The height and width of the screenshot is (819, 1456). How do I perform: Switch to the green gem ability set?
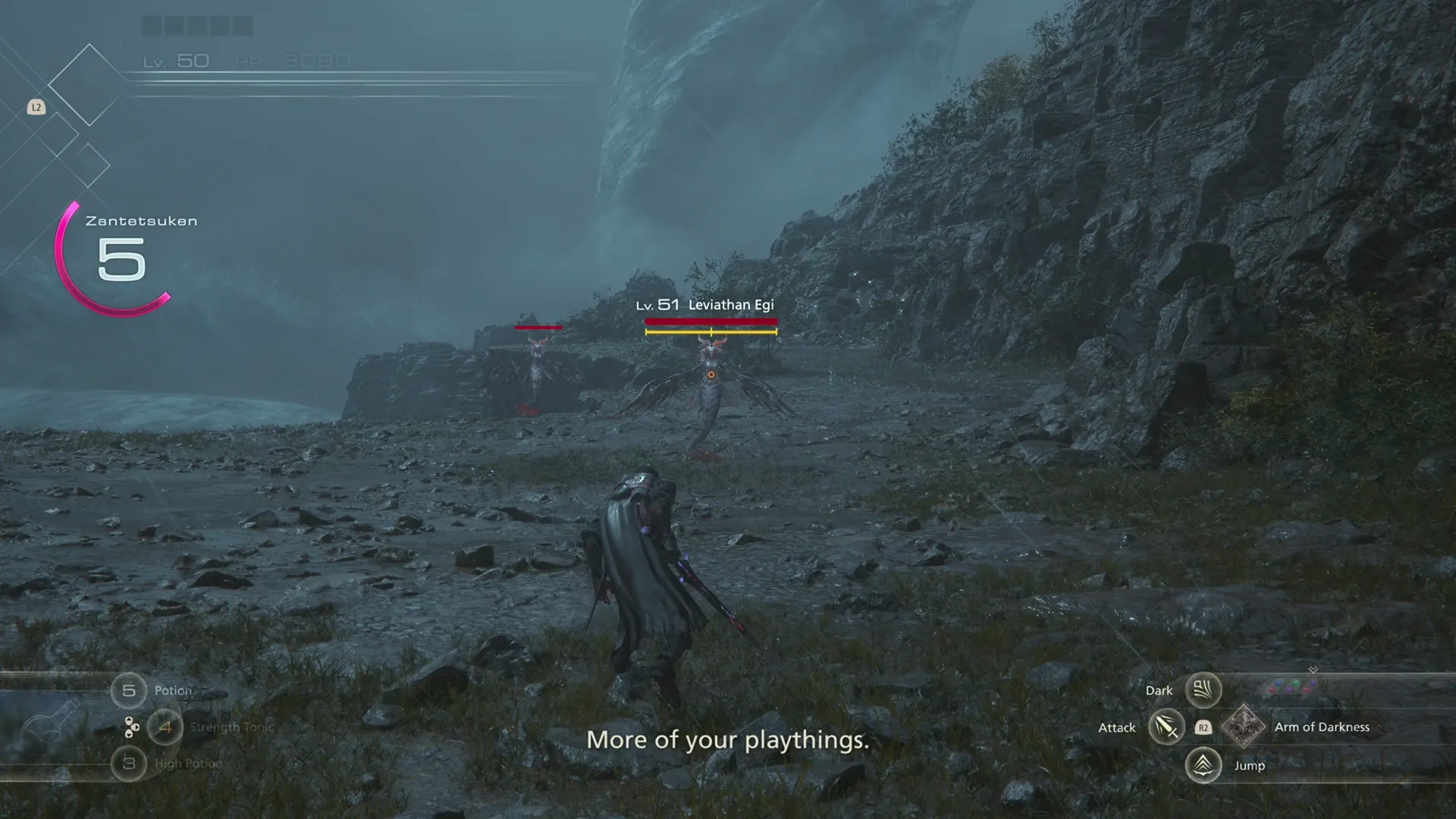(x=1295, y=682)
